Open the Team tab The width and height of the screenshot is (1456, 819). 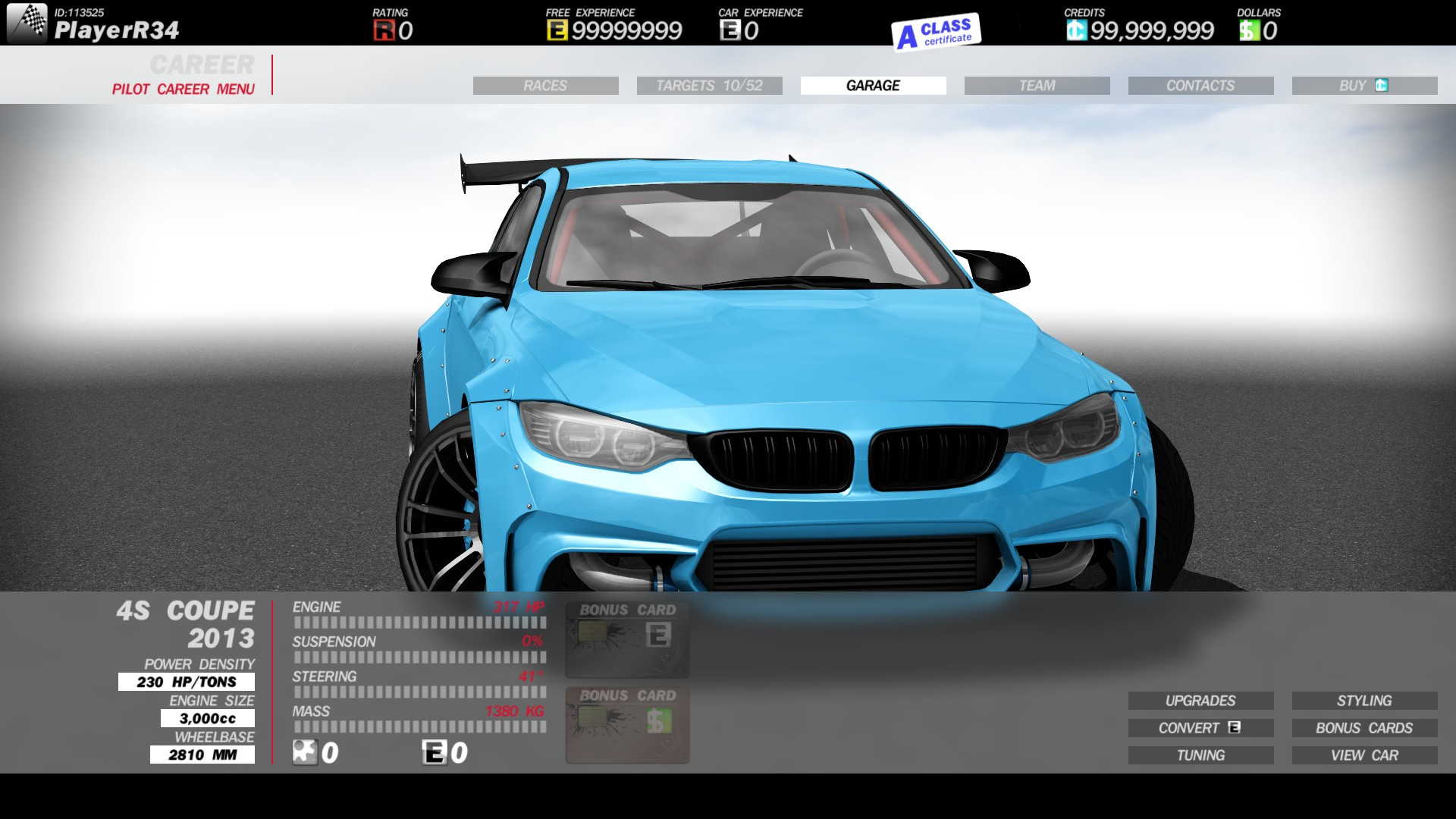[1037, 86]
